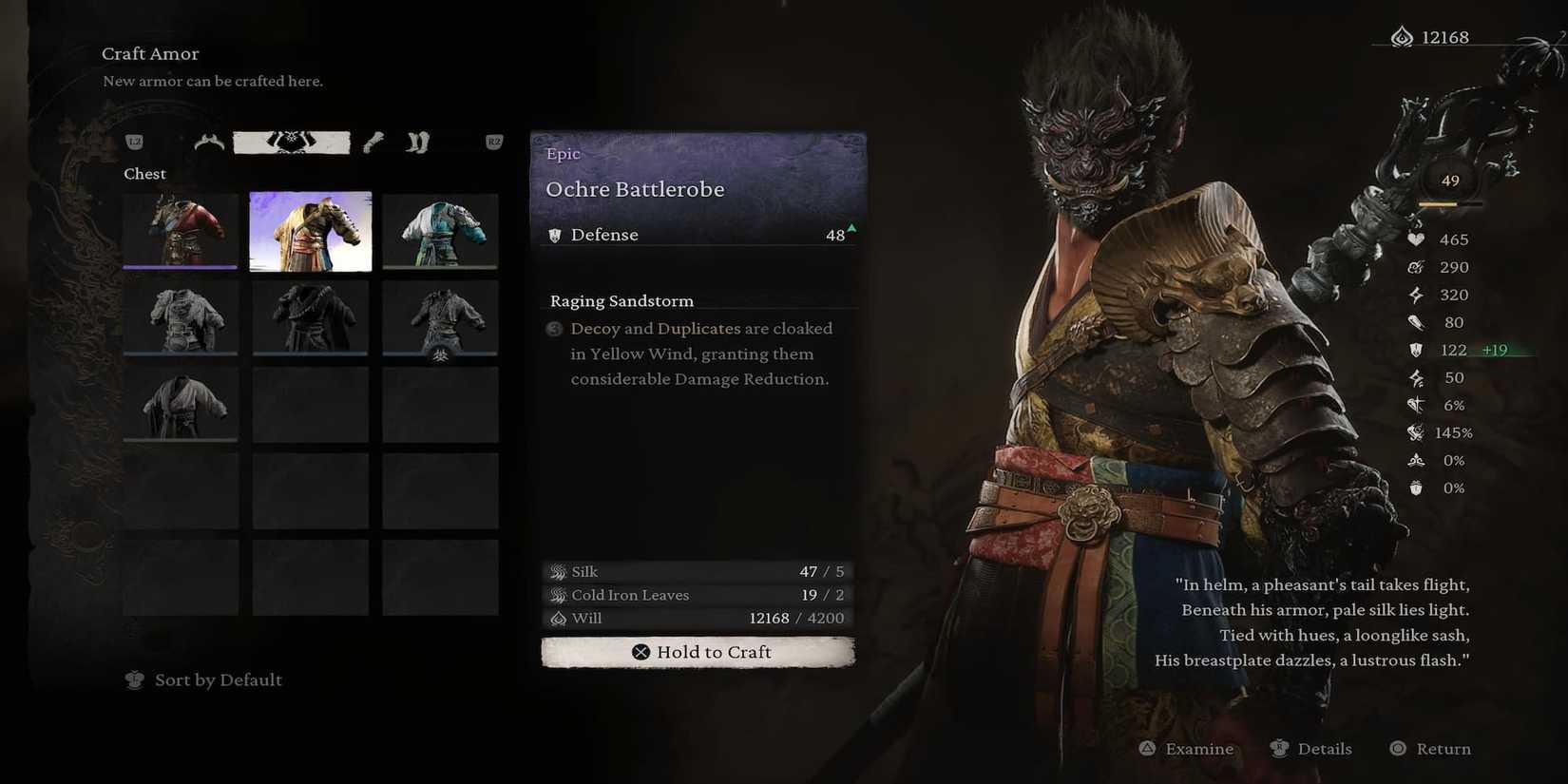Open Examine from the bottom bar
Image resolution: width=1568 pixels, height=784 pixels.
coord(1185,748)
